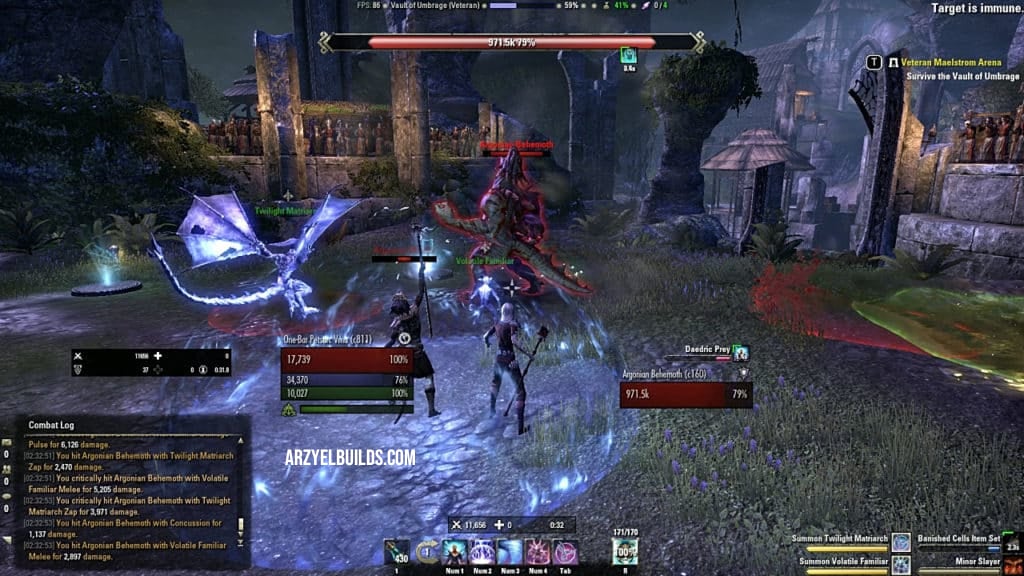Click the Banished Cells Item Set icon
Image resolution: width=1024 pixels, height=576 pixels.
click(x=1012, y=541)
